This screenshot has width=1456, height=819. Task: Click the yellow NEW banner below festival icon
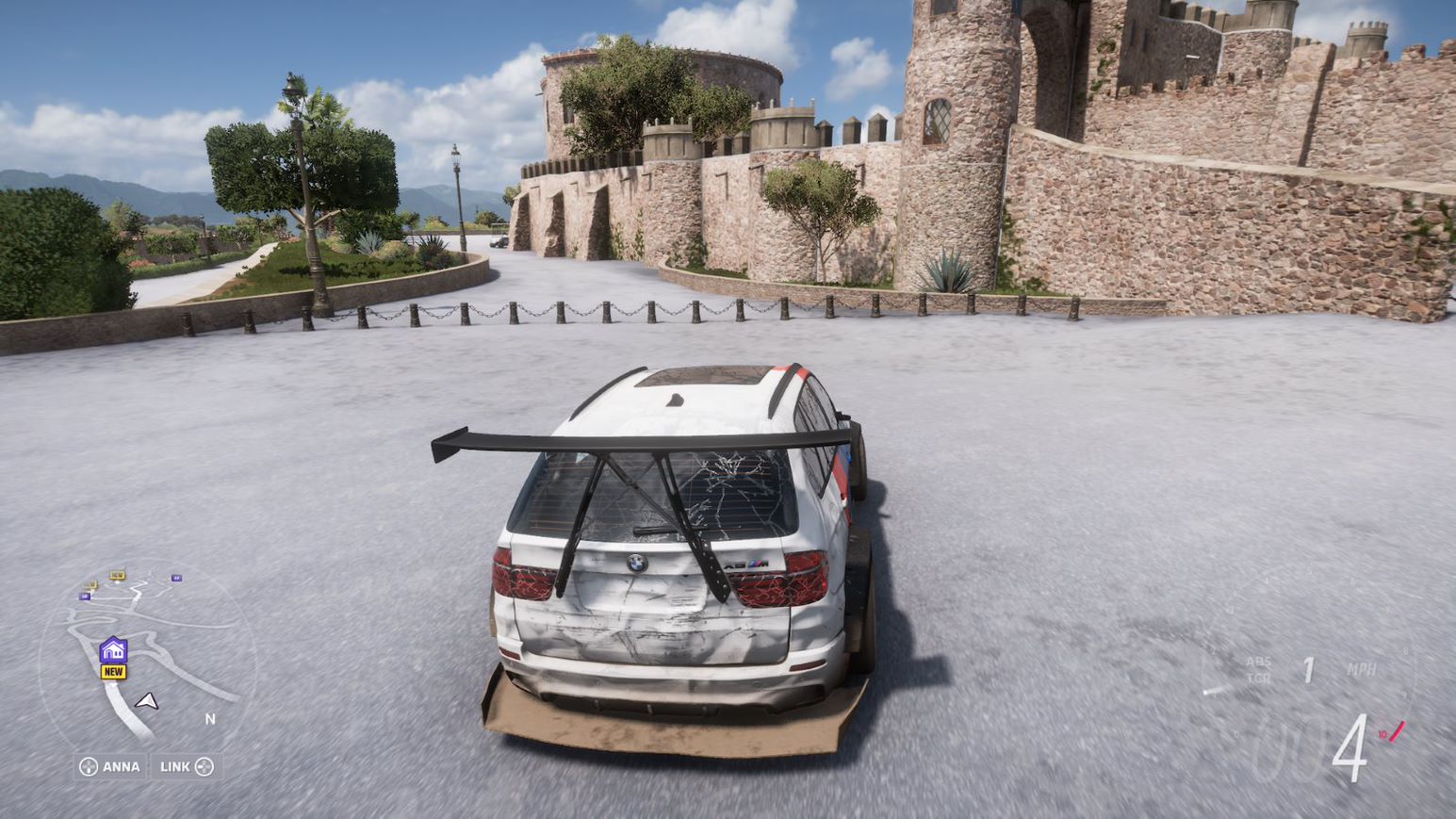(113, 671)
